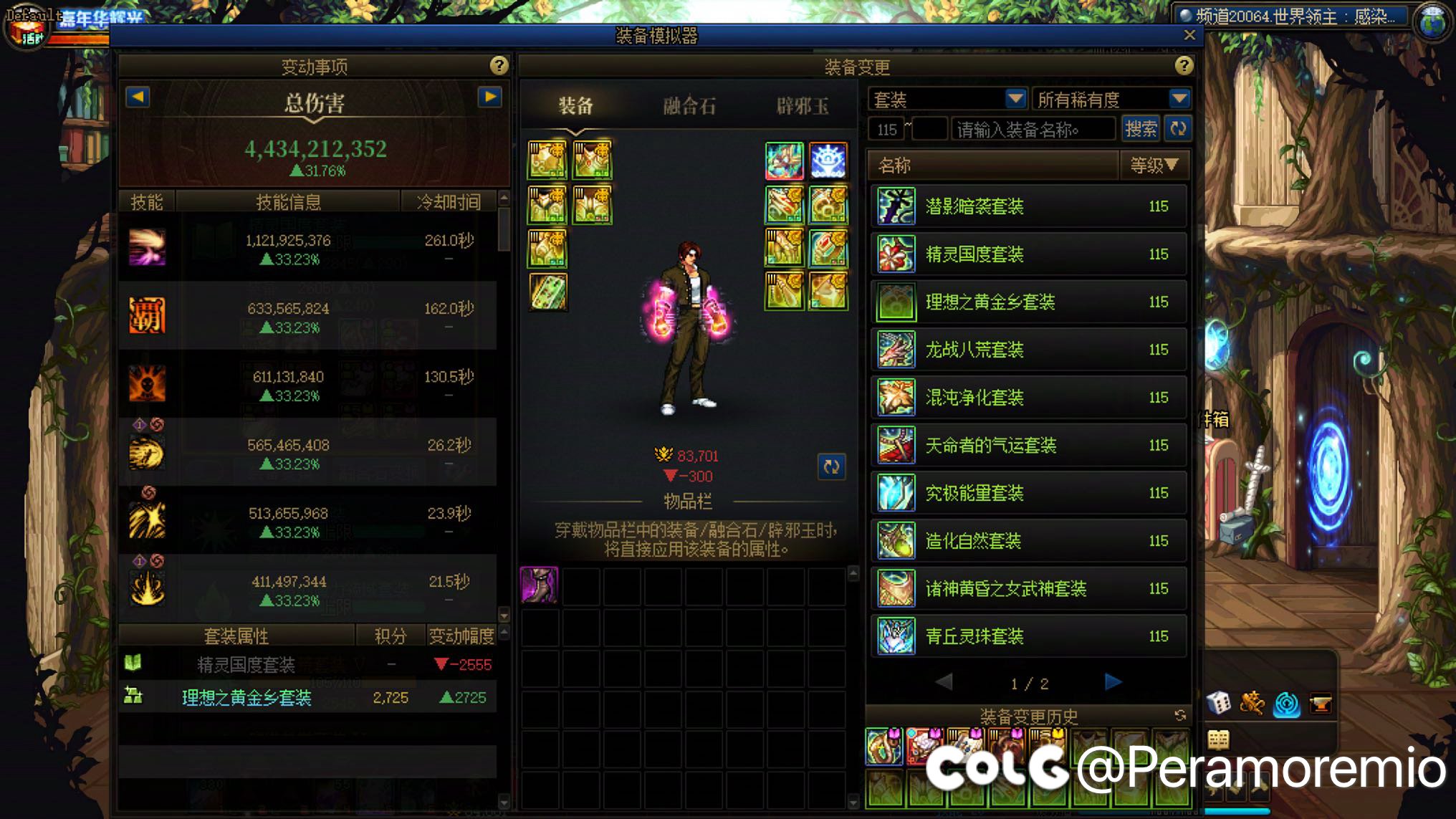The height and width of the screenshot is (819, 1456).
Task: Open the 套装 category dropdown
Action: [x=1015, y=99]
